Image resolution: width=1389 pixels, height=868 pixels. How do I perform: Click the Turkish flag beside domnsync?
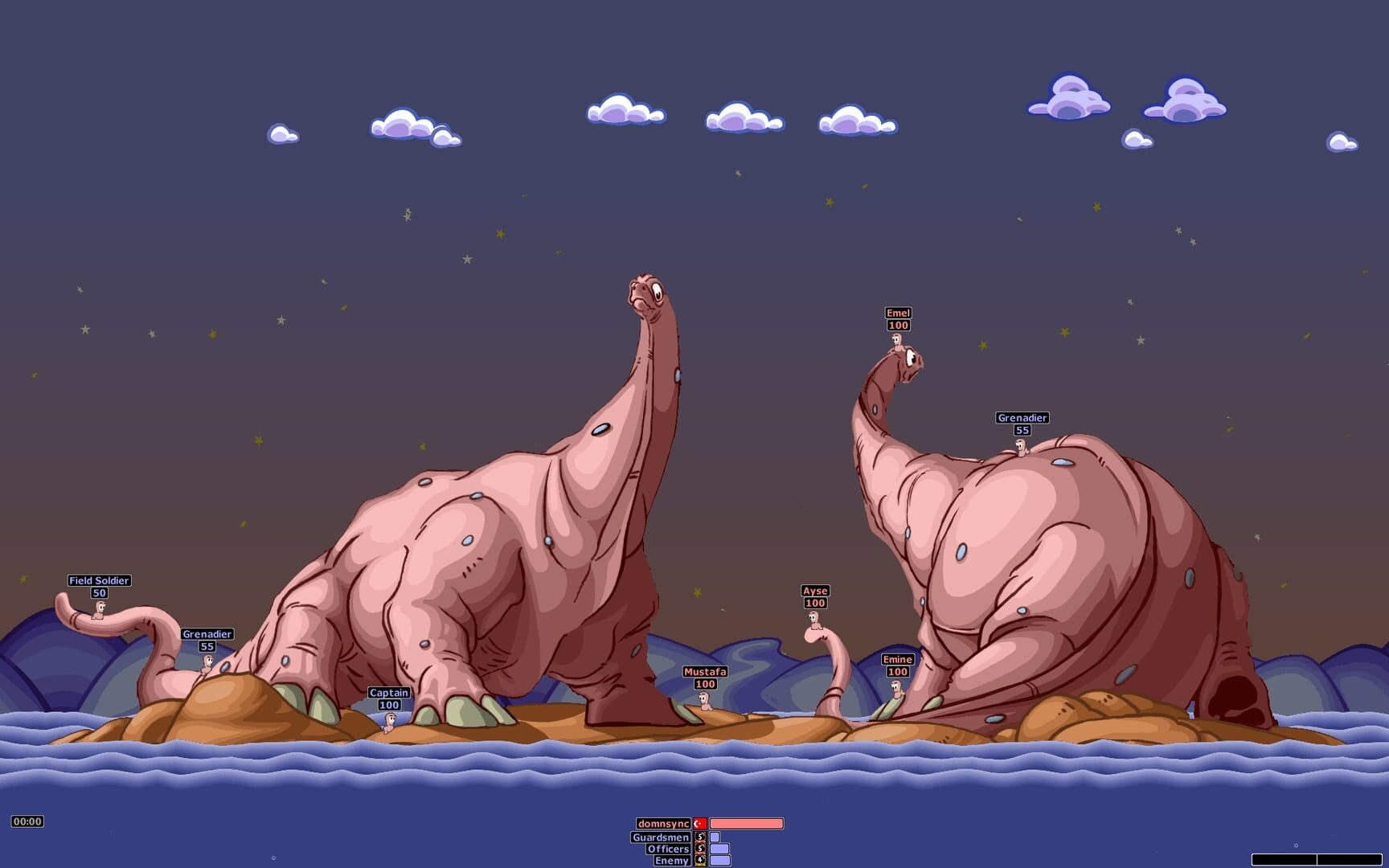700,824
